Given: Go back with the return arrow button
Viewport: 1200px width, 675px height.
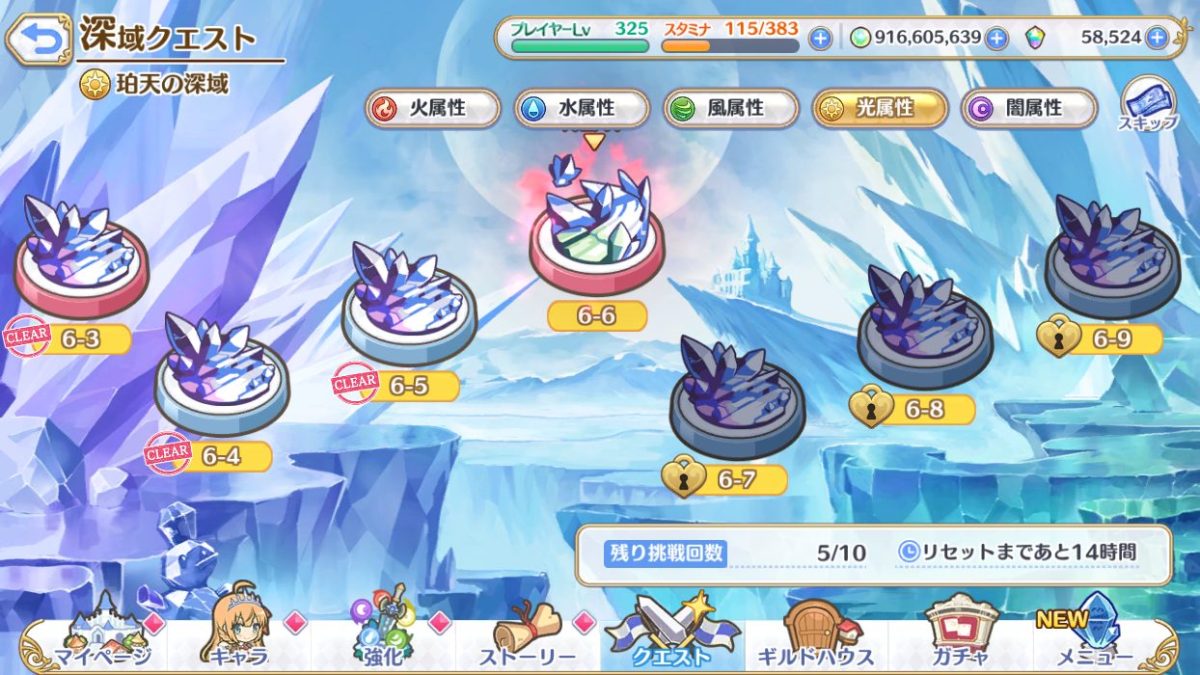Looking at the screenshot, I should coord(38,40).
